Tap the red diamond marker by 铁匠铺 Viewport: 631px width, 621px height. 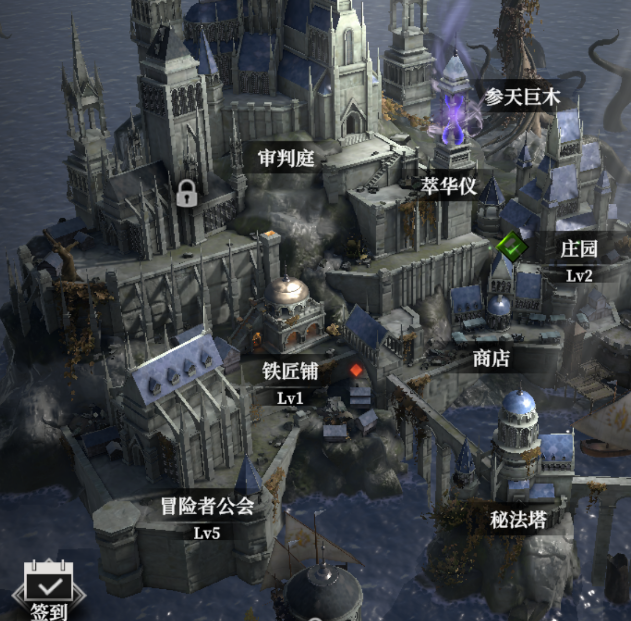tap(356, 371)
